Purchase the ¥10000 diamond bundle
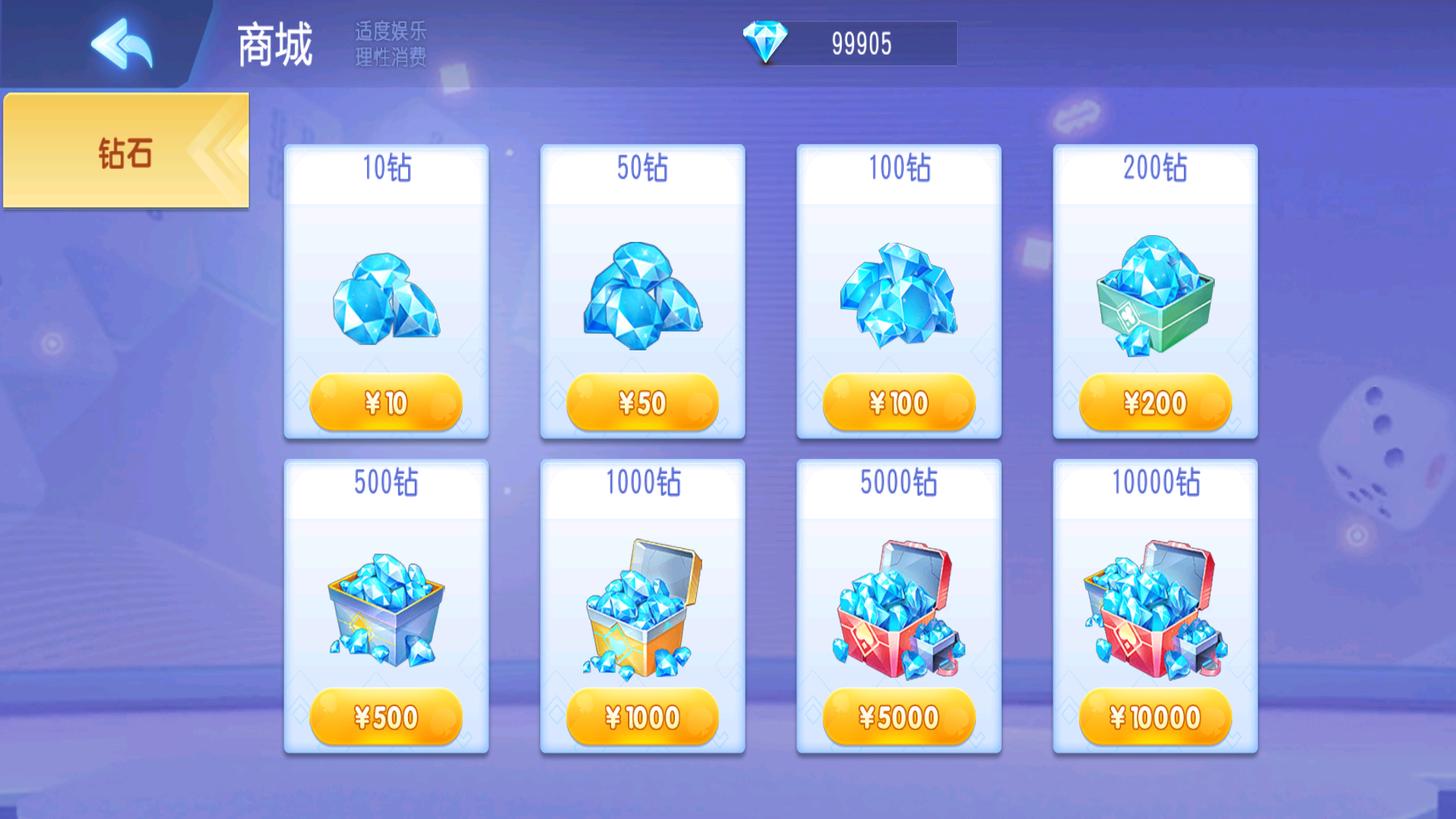Viewport: 1456px width, 819px height. click(1155, 717)
